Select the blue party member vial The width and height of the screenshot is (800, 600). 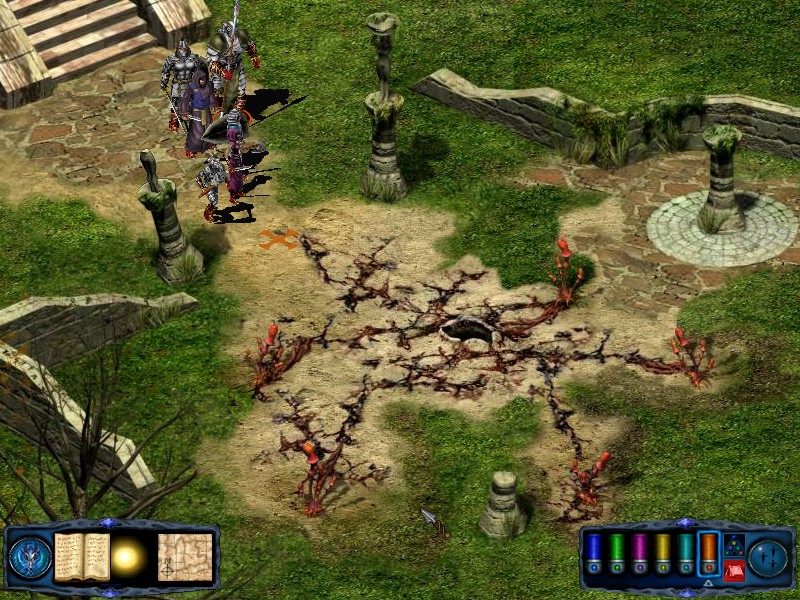click(593, 553)
